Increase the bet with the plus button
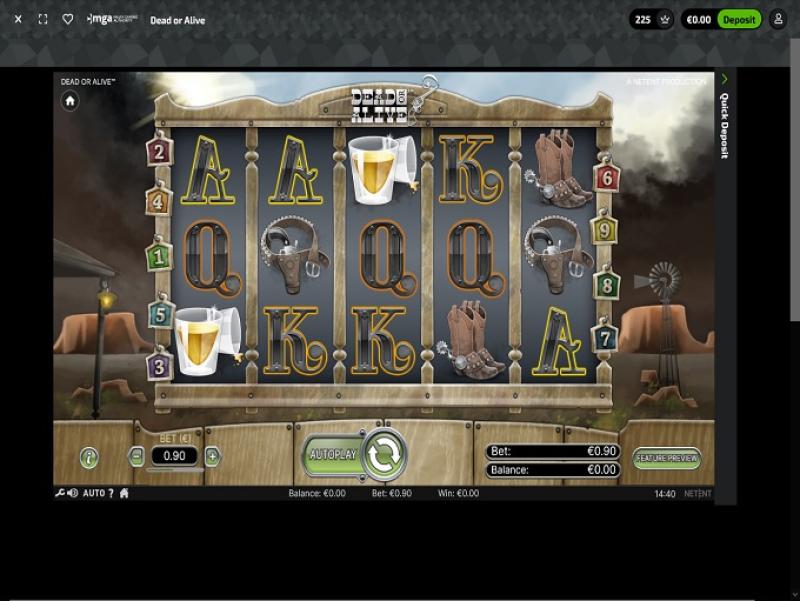Viewport: 800px width, 601px height. pyautogui.click(x=212, y=457)
